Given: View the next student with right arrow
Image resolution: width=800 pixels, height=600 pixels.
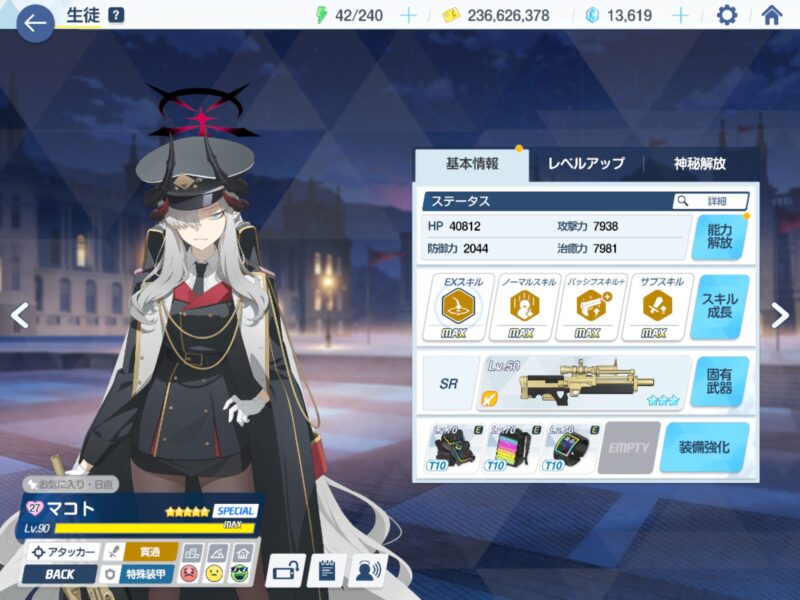Looking at the screenshot, I should point(780,315).
